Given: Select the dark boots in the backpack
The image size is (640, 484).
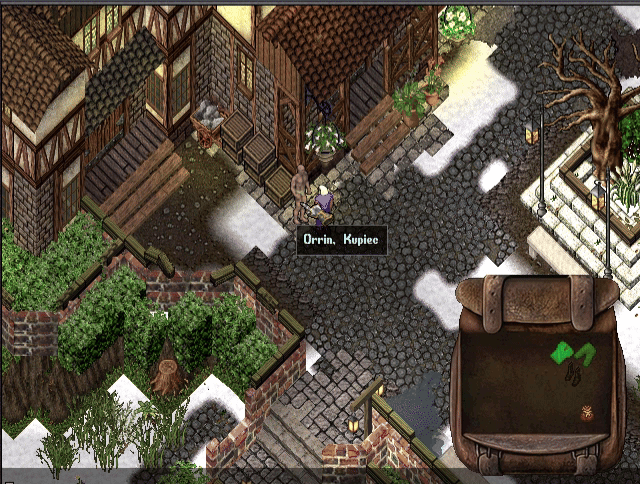Looking at the screenshot, I should coord(575,376).
